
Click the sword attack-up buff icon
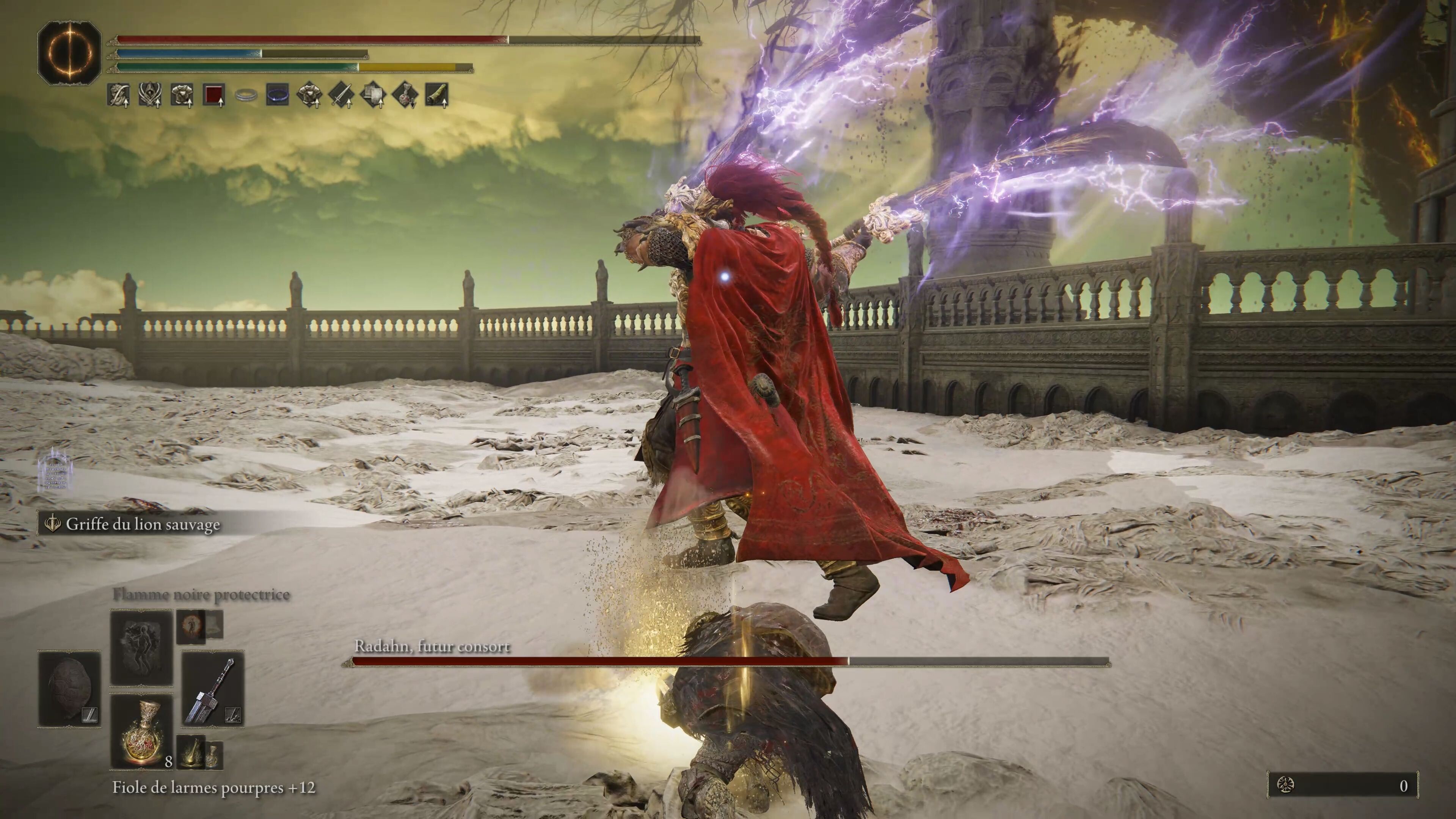point(341,95)
